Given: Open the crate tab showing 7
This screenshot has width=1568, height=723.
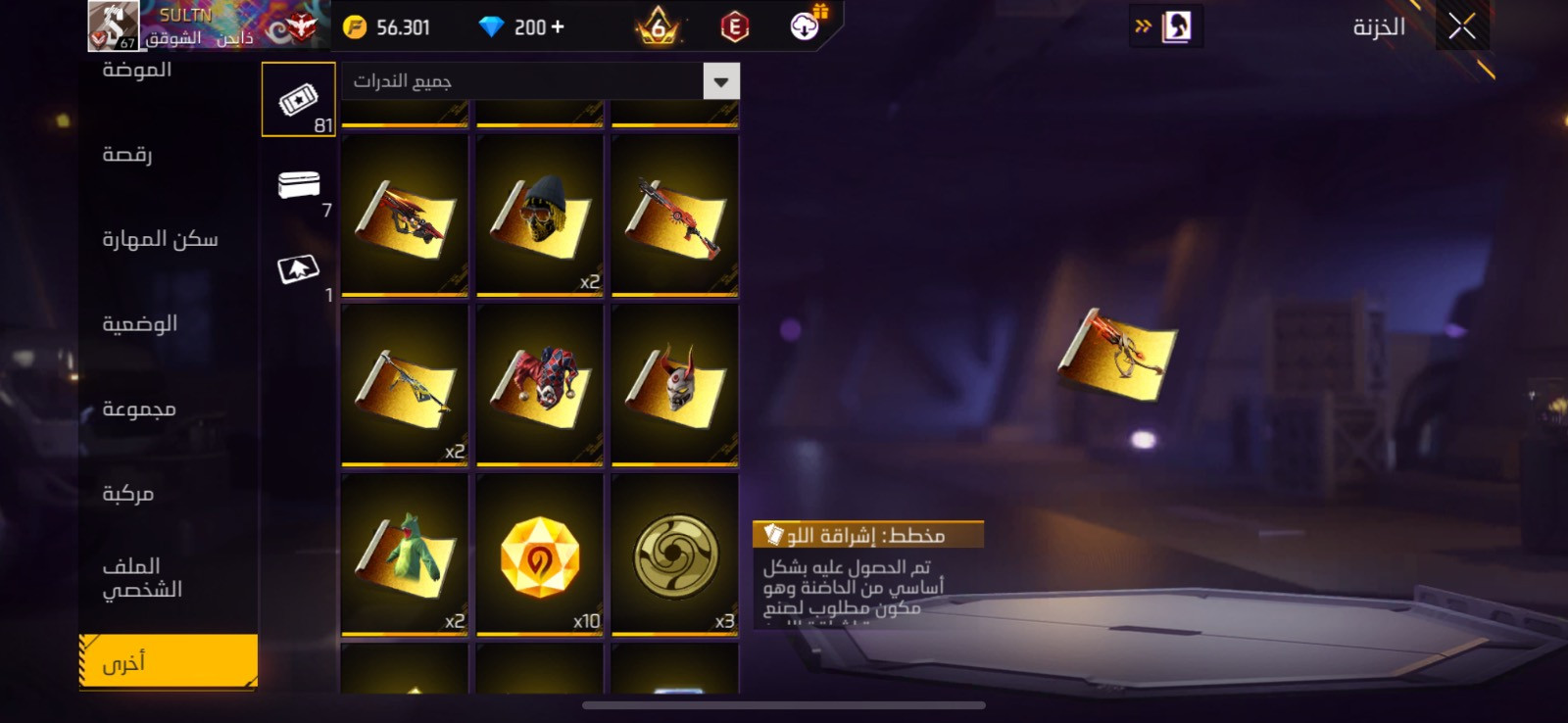Looking at the screenshot, I should click(299, 185).
